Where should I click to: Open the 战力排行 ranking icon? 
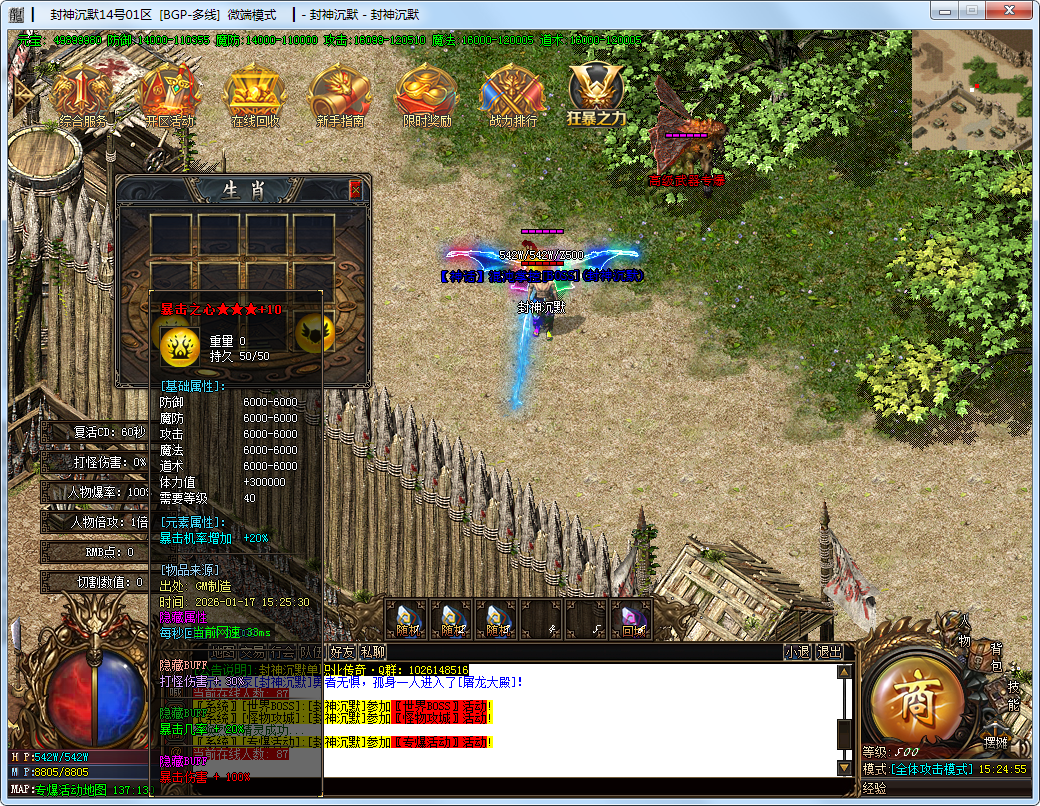point(512,96)
